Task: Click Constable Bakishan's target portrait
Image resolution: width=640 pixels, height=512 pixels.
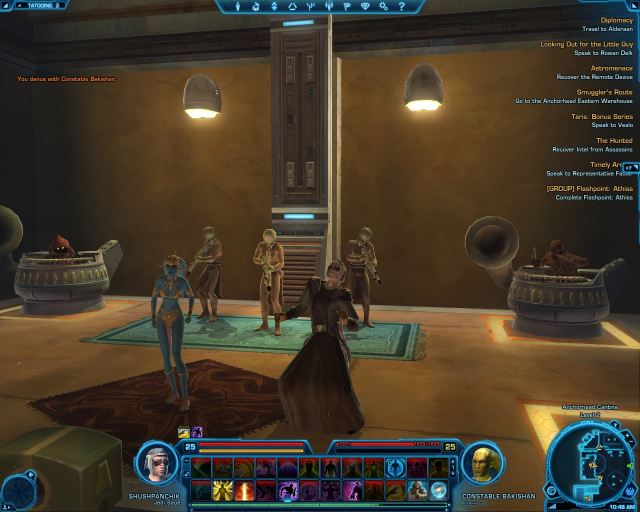Action: tap(481, 465)
